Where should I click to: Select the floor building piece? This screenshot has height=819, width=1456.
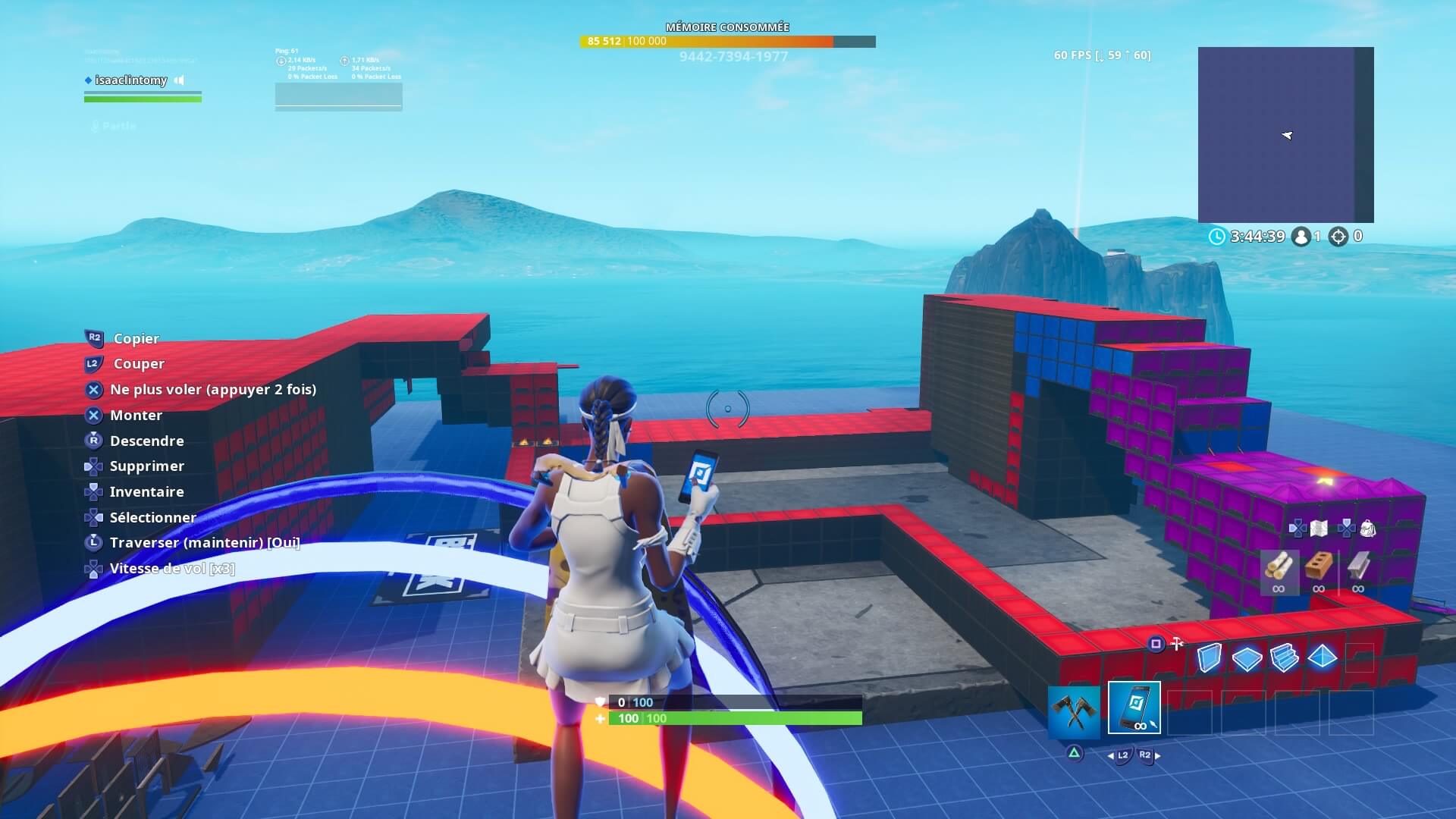coord(1247,658)
